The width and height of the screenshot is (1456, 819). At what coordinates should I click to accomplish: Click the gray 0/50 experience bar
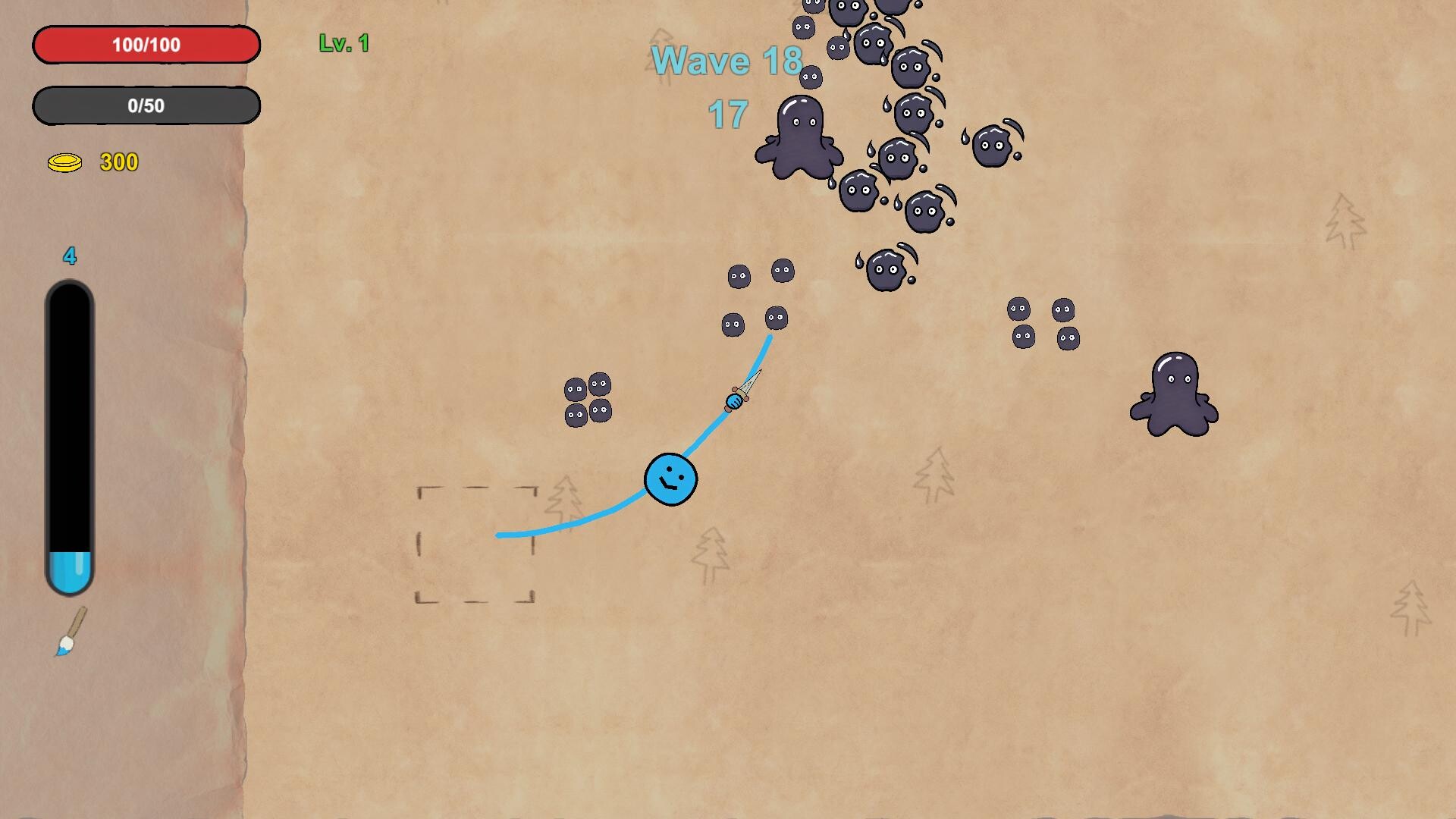click(x=146, y=106)
